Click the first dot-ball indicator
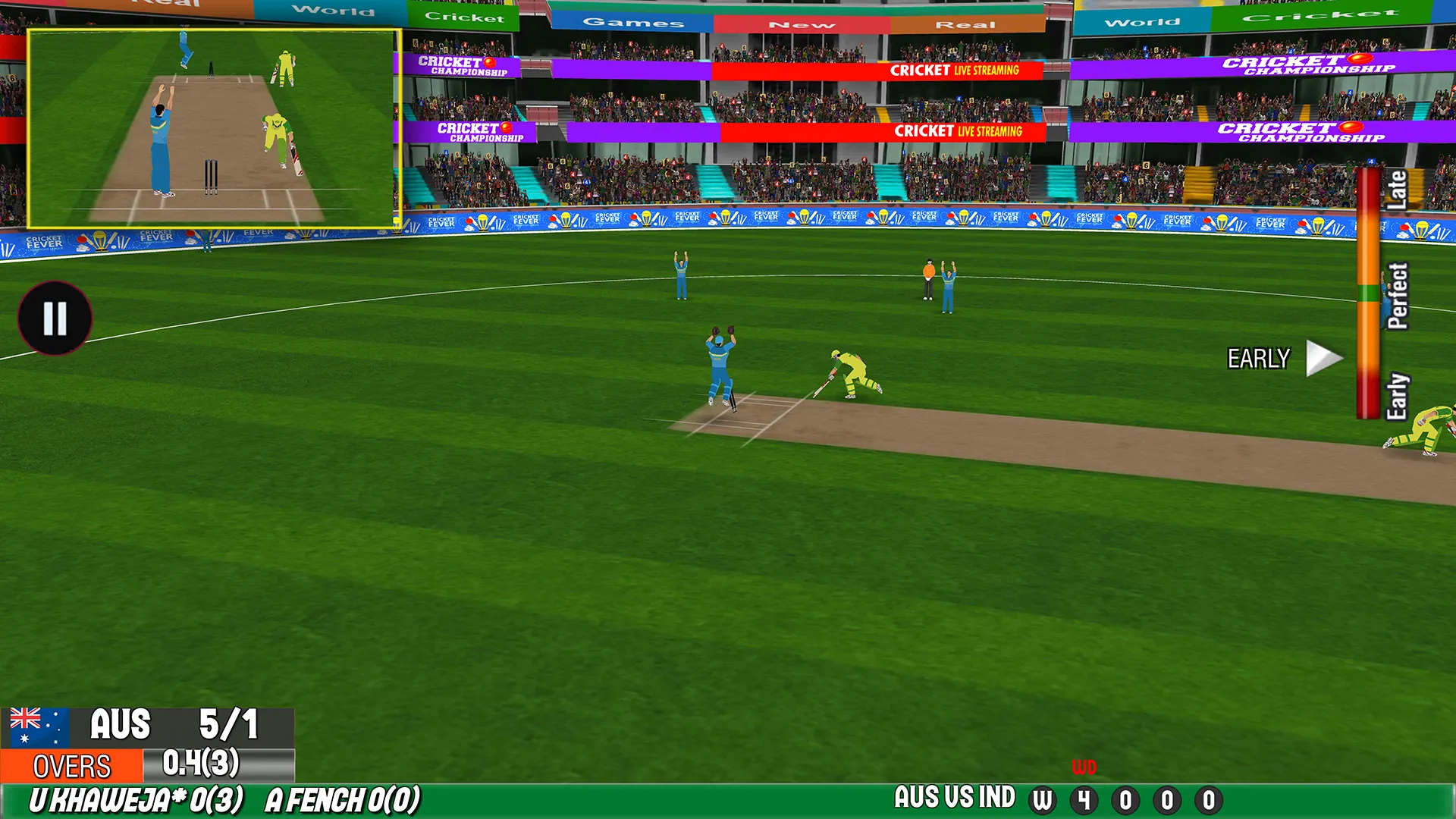Image resolution: width=1456 pixels, height=819 pixels. tap(1126, 799)
